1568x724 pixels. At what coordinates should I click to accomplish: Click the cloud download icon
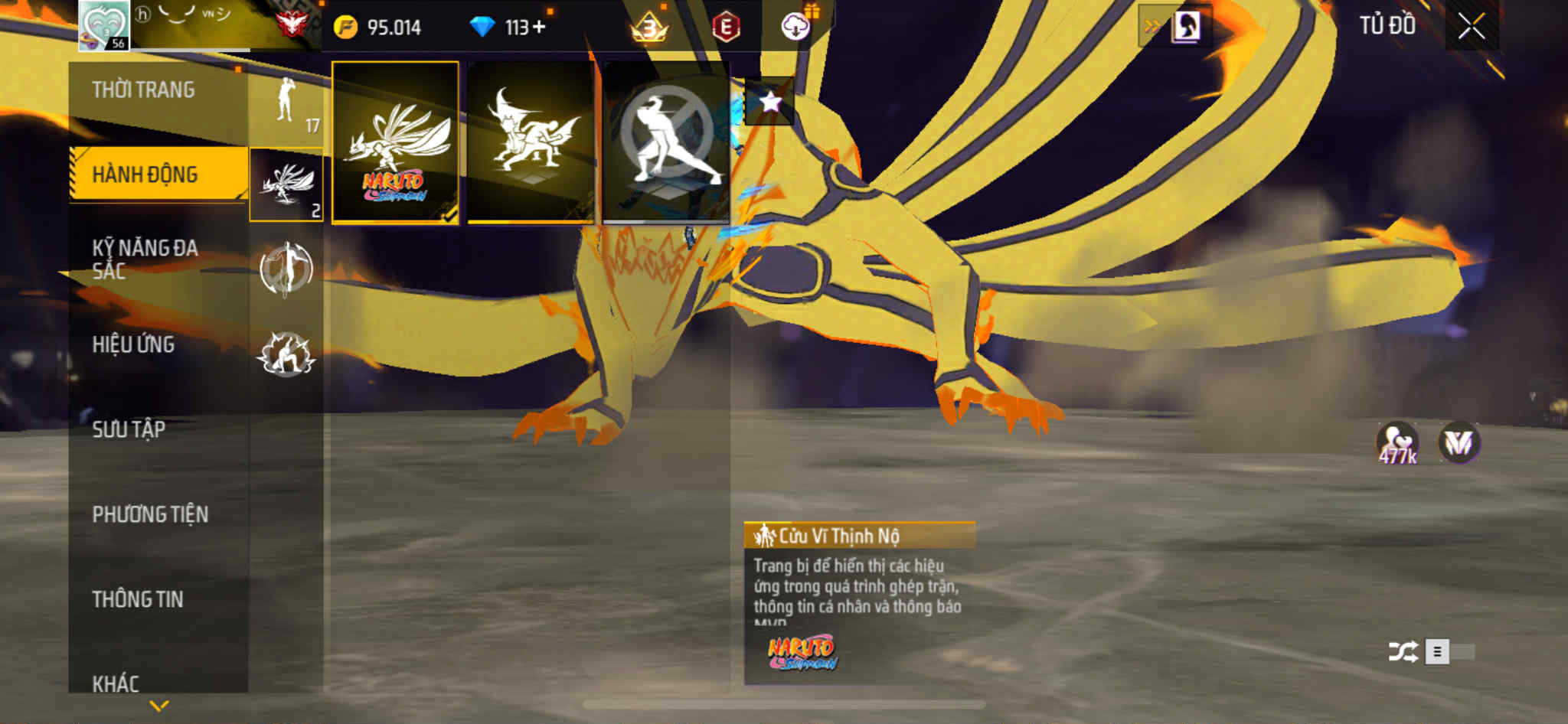point(795,28)
